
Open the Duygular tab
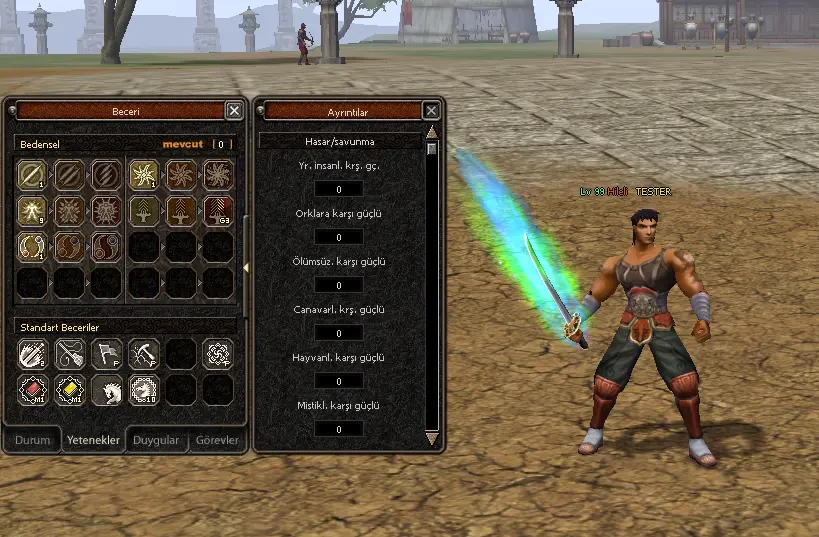[156, 440]
